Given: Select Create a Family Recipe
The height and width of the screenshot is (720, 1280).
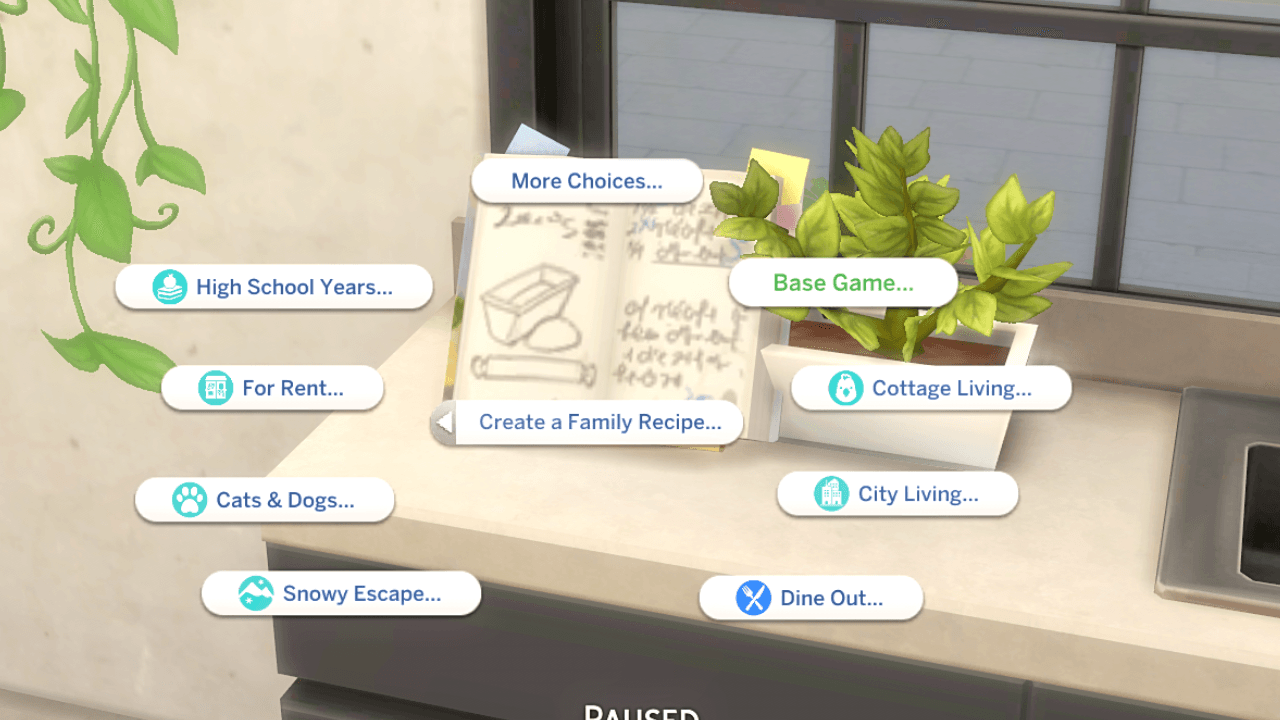Looking at the screenshot, I should coord(600,422).
